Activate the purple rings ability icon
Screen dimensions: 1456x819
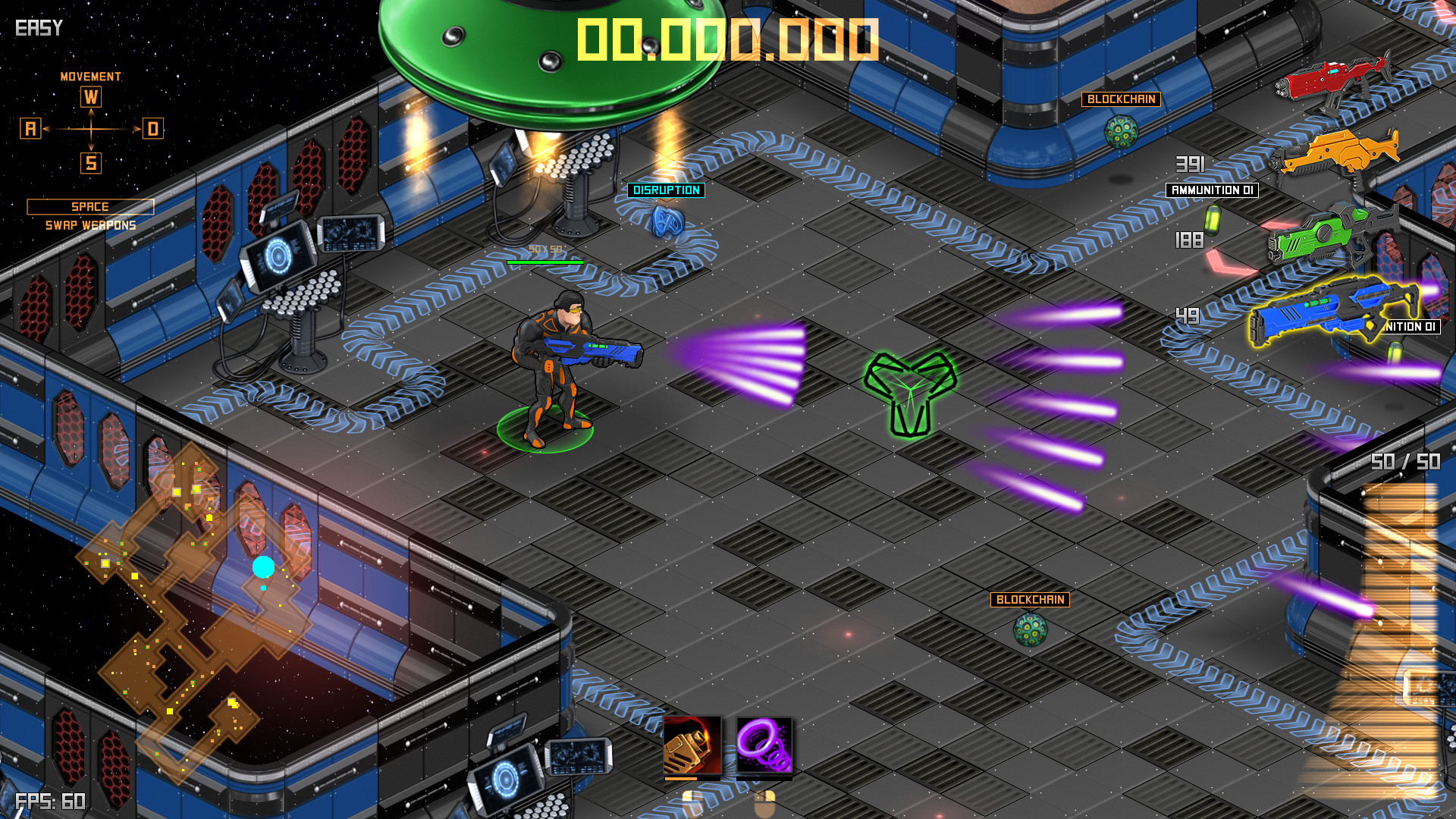click(764, 745)
